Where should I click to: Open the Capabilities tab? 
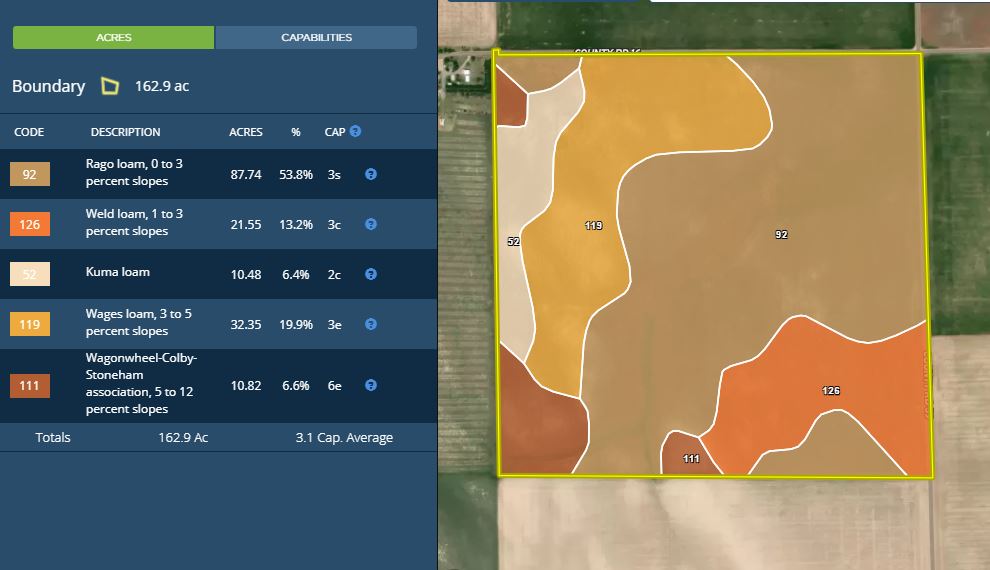(x=316, y=38)
